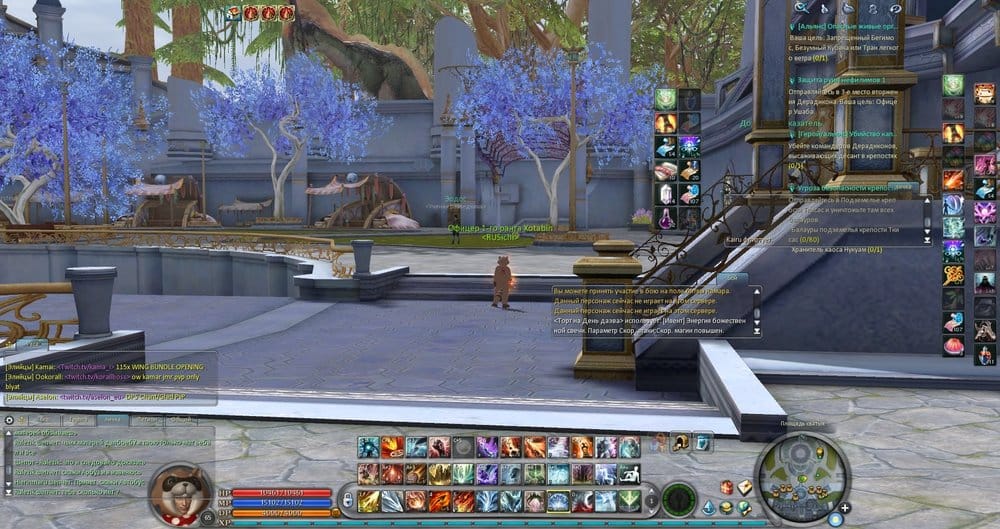Click the plus button beside the minimap

(x=846, y=507)
